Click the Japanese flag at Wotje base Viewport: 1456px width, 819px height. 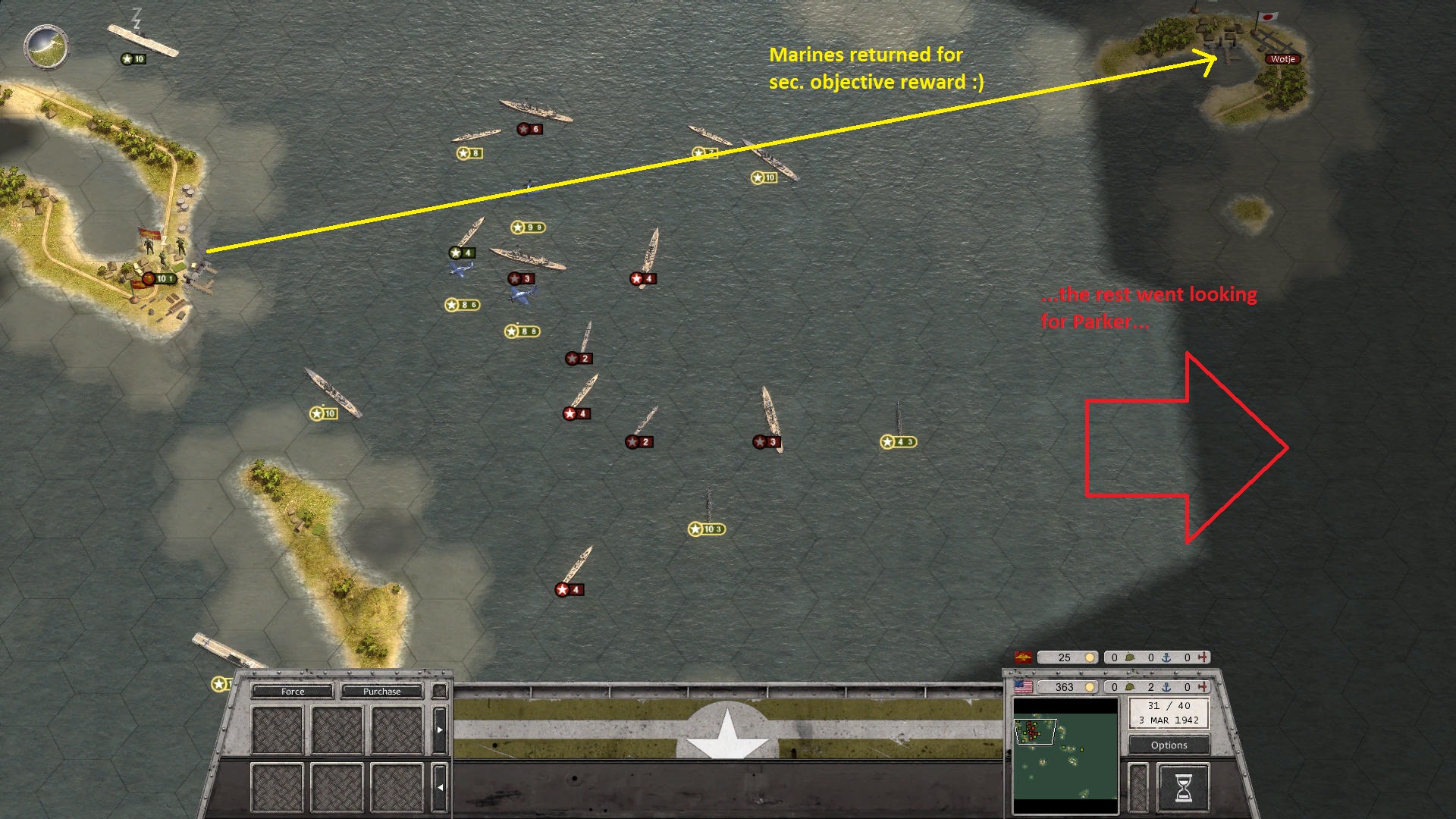(1266, 17)
